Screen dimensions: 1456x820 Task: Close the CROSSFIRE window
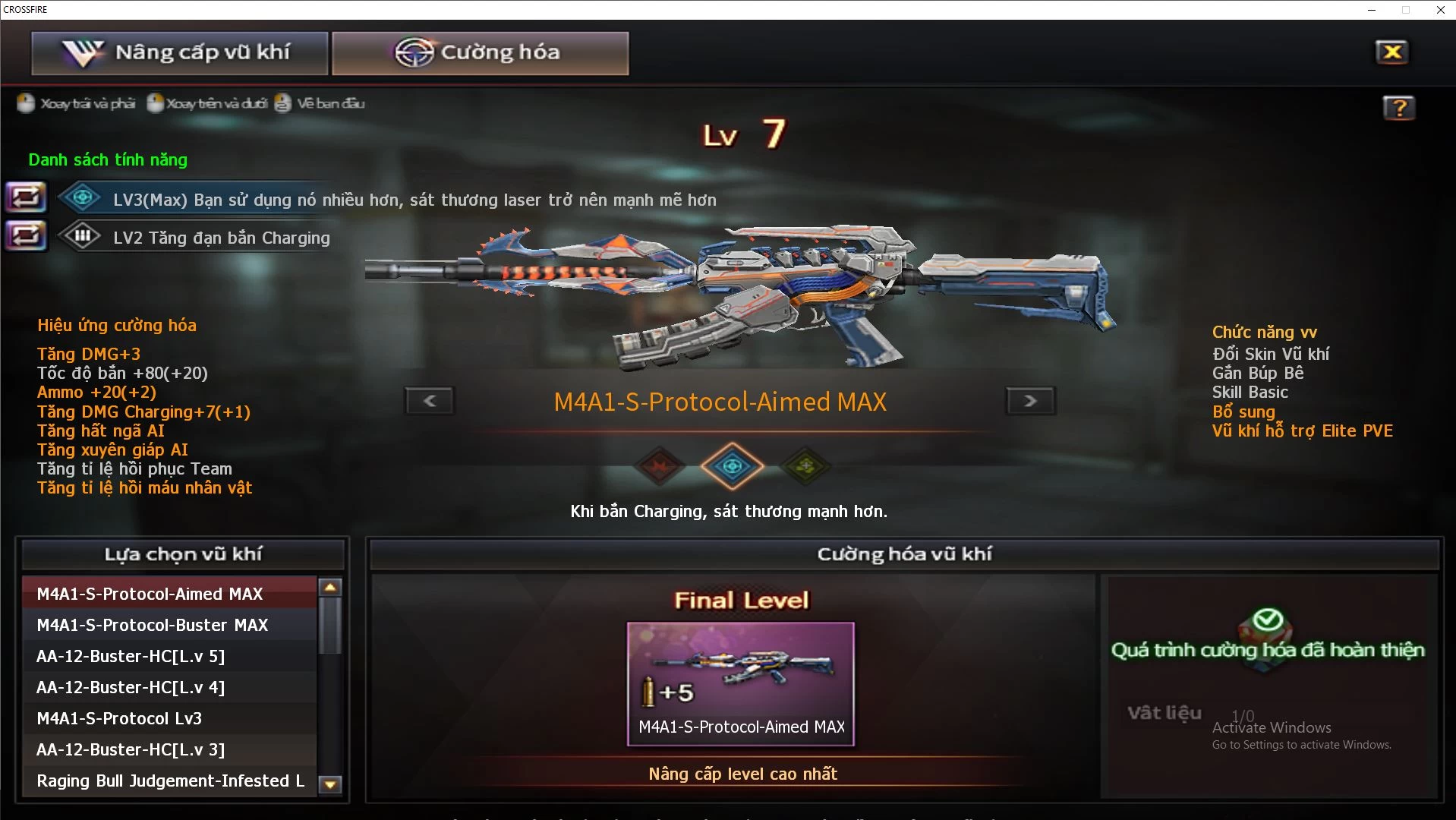tap(1440, 10)
